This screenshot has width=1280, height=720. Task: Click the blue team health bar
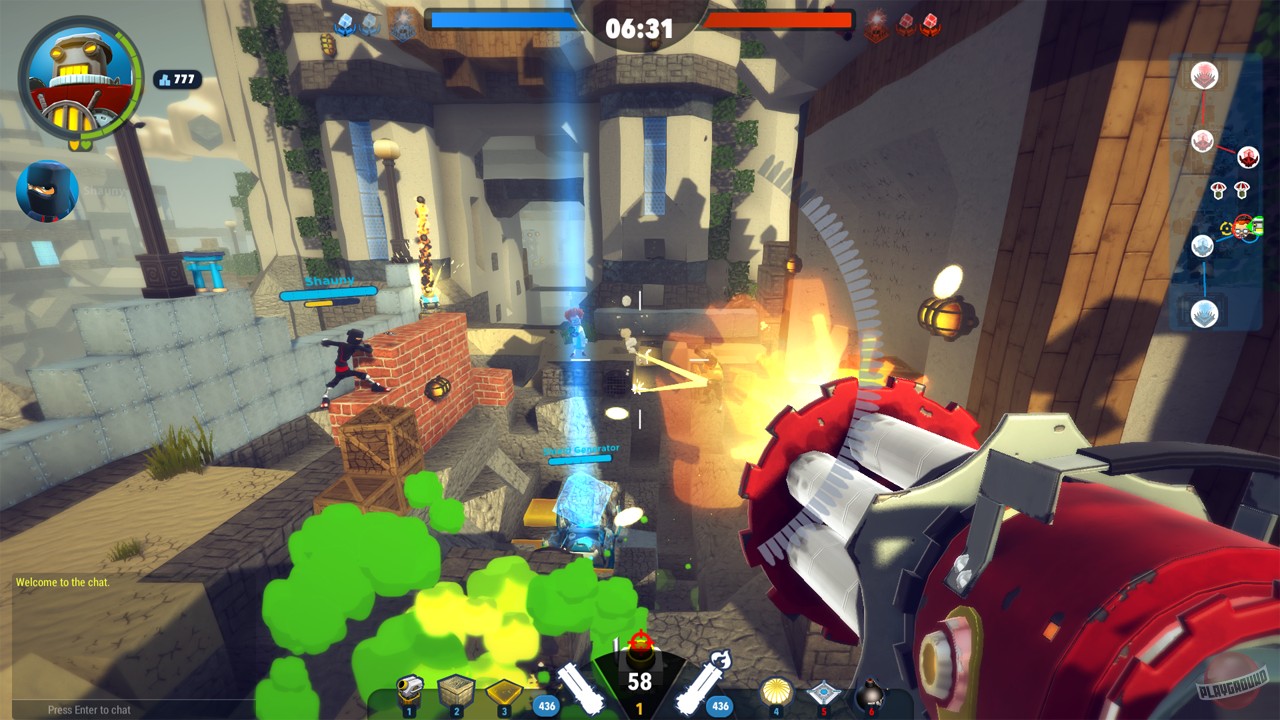point(500,17)
